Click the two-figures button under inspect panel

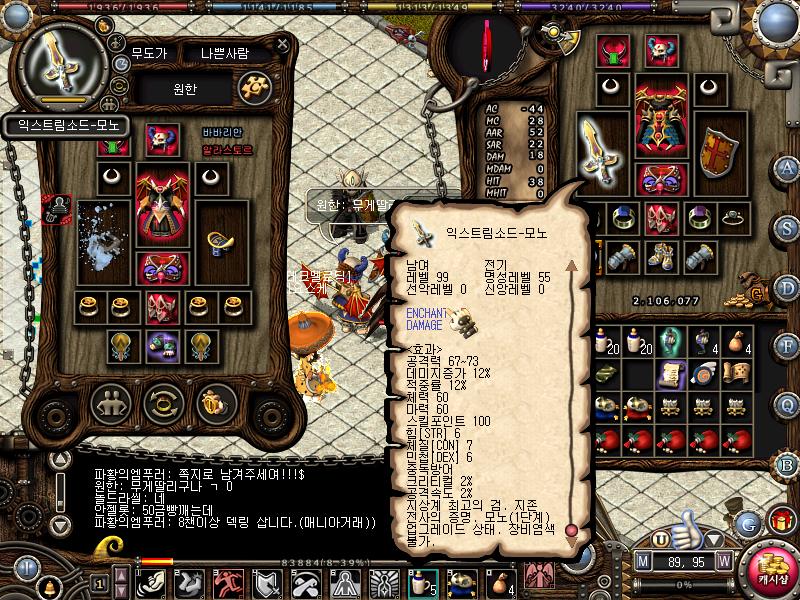pyautogui.click(x=110, y=404)
